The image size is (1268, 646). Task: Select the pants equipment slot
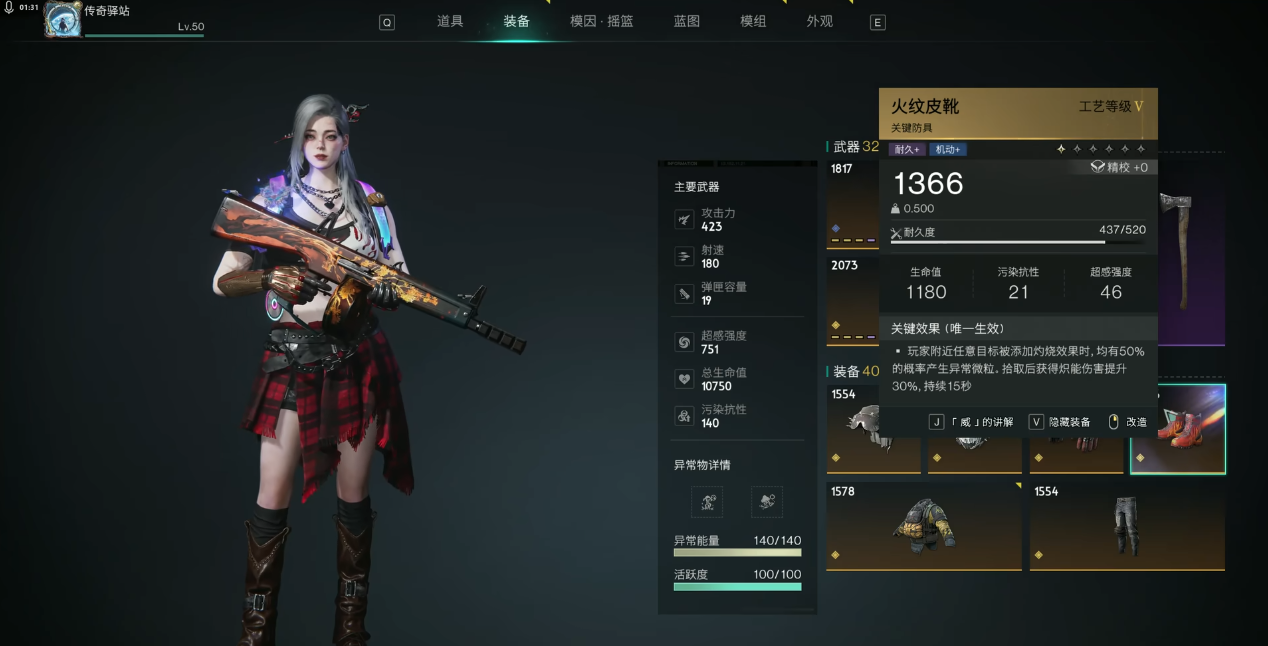pos(1127,527)
